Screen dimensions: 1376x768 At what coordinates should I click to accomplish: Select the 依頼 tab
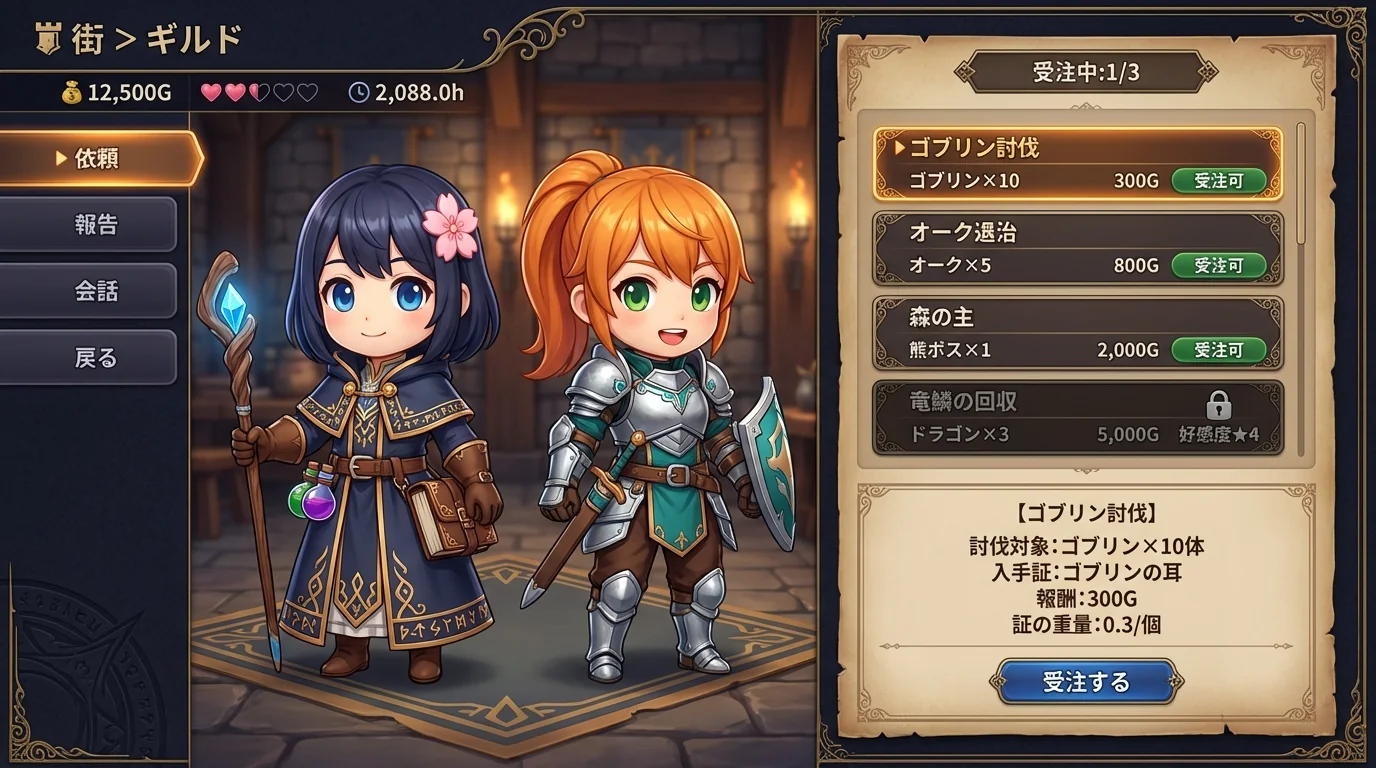[x=88, y=156]
